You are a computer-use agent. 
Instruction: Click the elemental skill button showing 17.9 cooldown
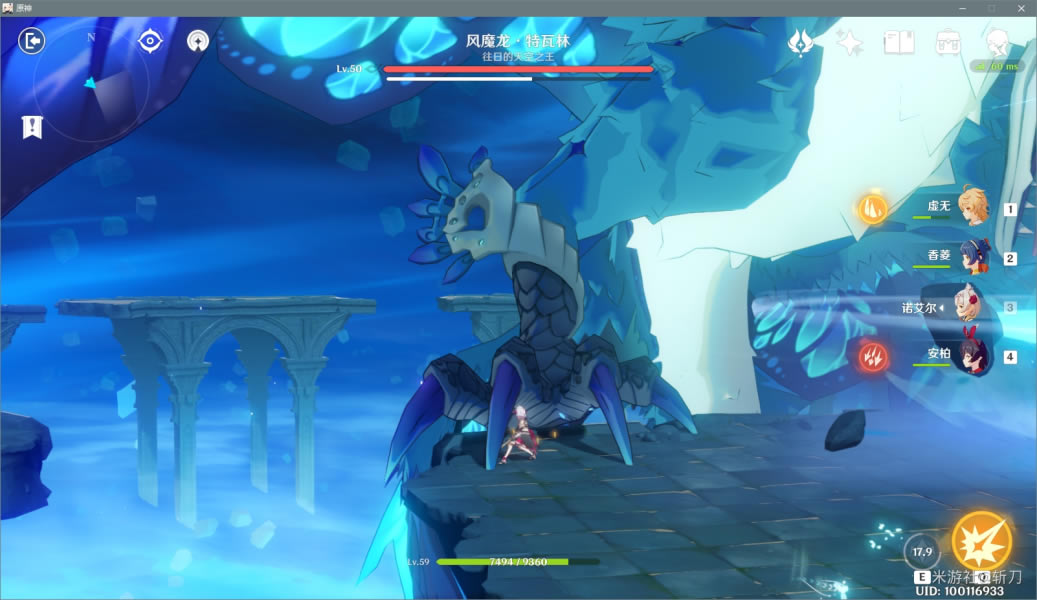[x=922, y=552]
